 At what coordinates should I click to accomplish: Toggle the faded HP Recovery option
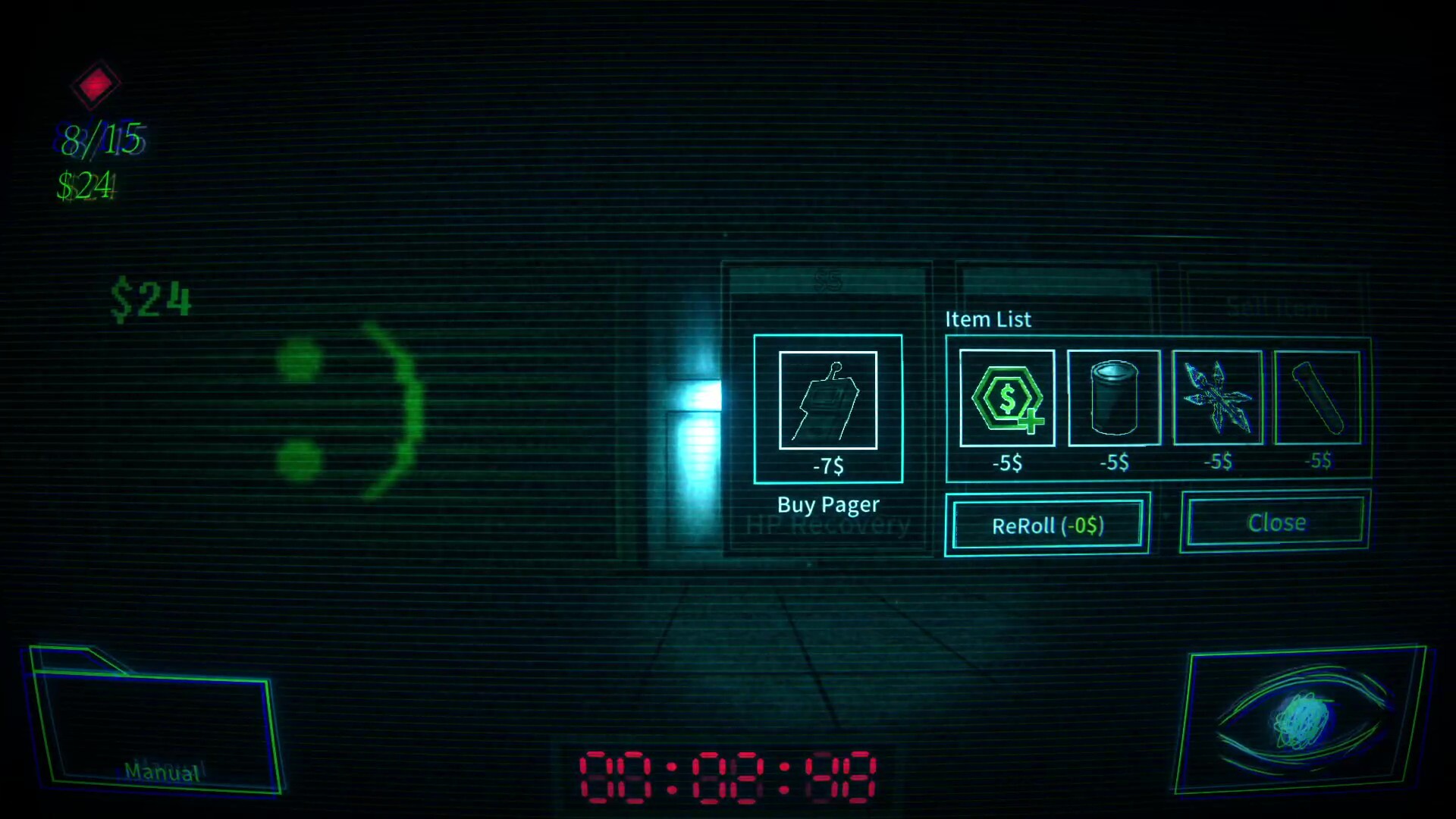828,524
